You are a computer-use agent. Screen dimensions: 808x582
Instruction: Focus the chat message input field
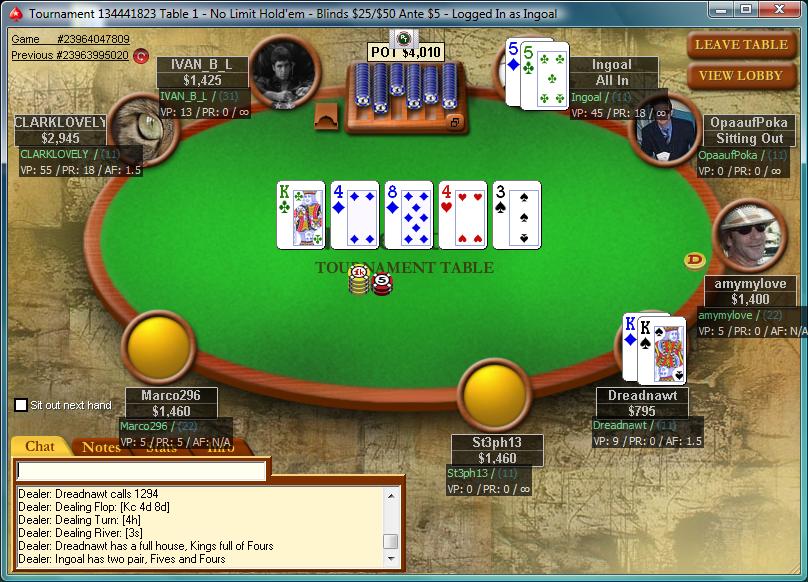tap(142, 470)
